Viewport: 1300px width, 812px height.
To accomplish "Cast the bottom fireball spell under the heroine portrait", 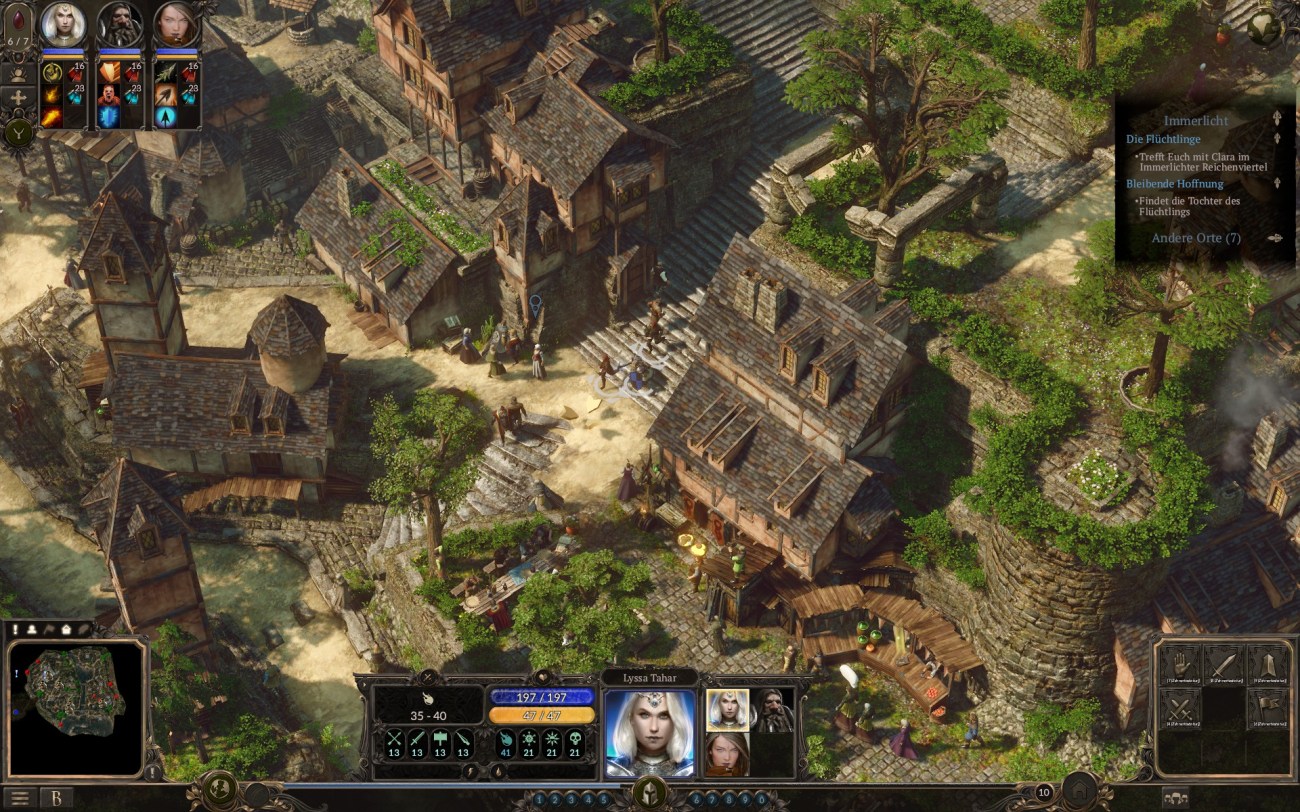I will pos(51,116).
